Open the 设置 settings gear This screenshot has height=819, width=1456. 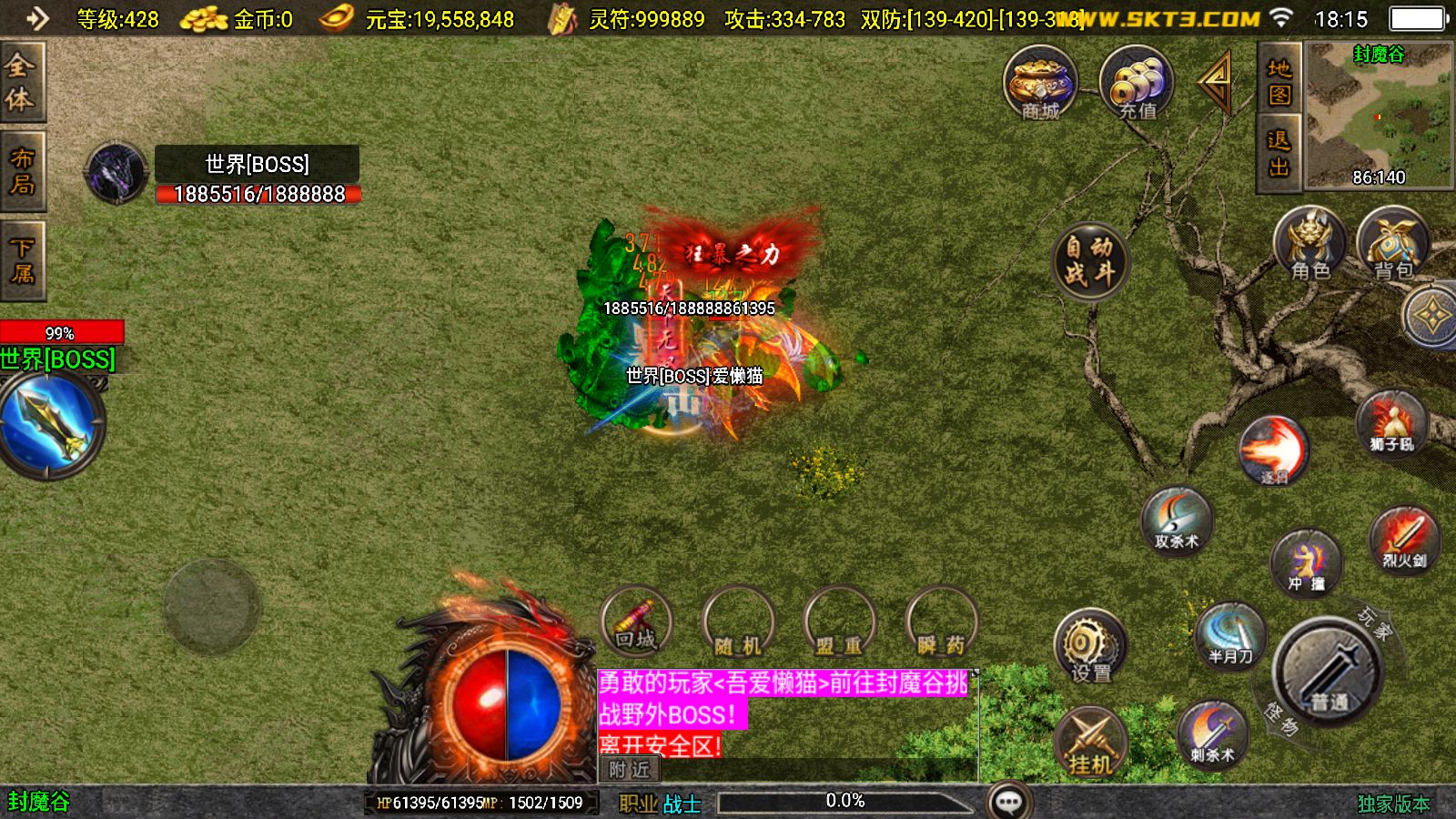[1089, 646]
